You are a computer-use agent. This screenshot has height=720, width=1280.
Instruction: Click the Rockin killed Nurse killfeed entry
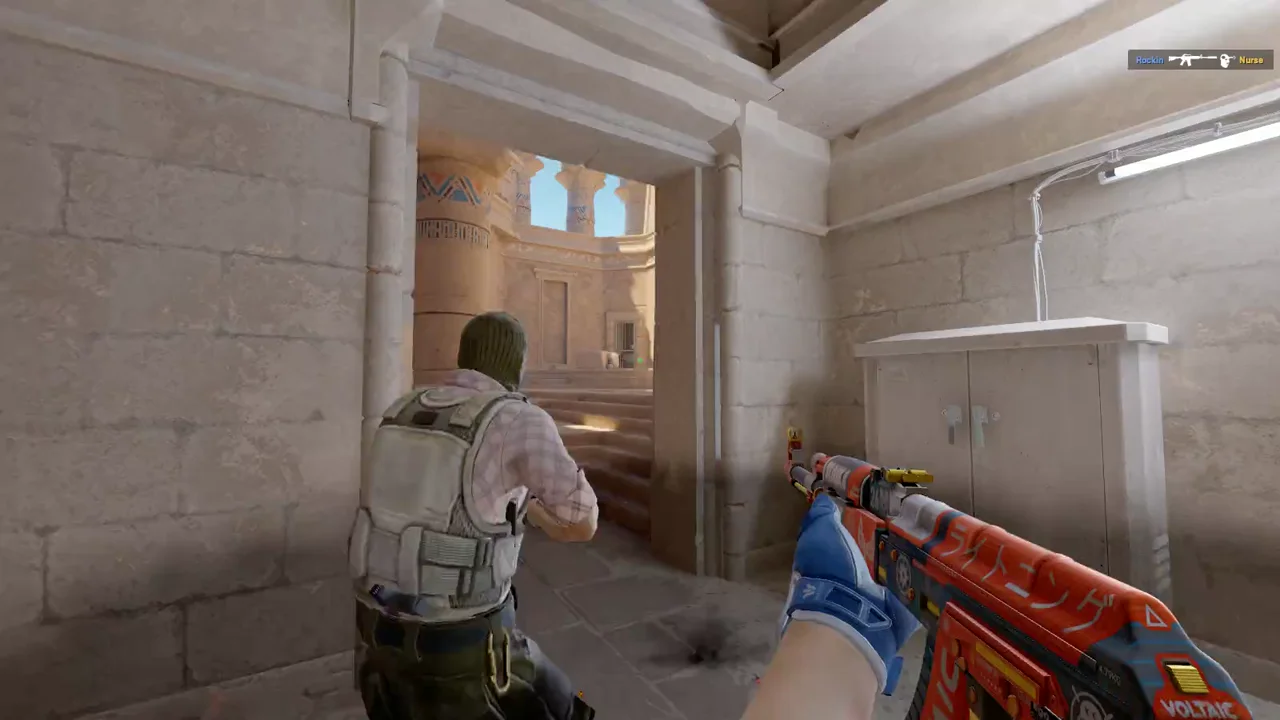[x=1200, y=60]
